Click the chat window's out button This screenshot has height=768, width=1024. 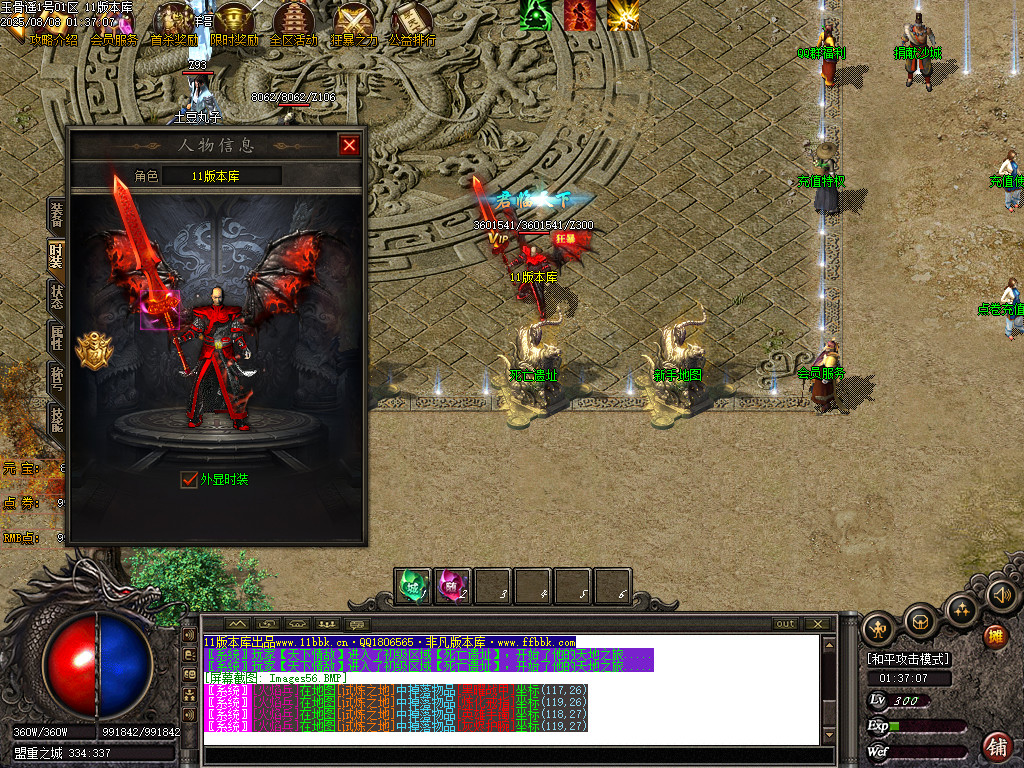786,624
